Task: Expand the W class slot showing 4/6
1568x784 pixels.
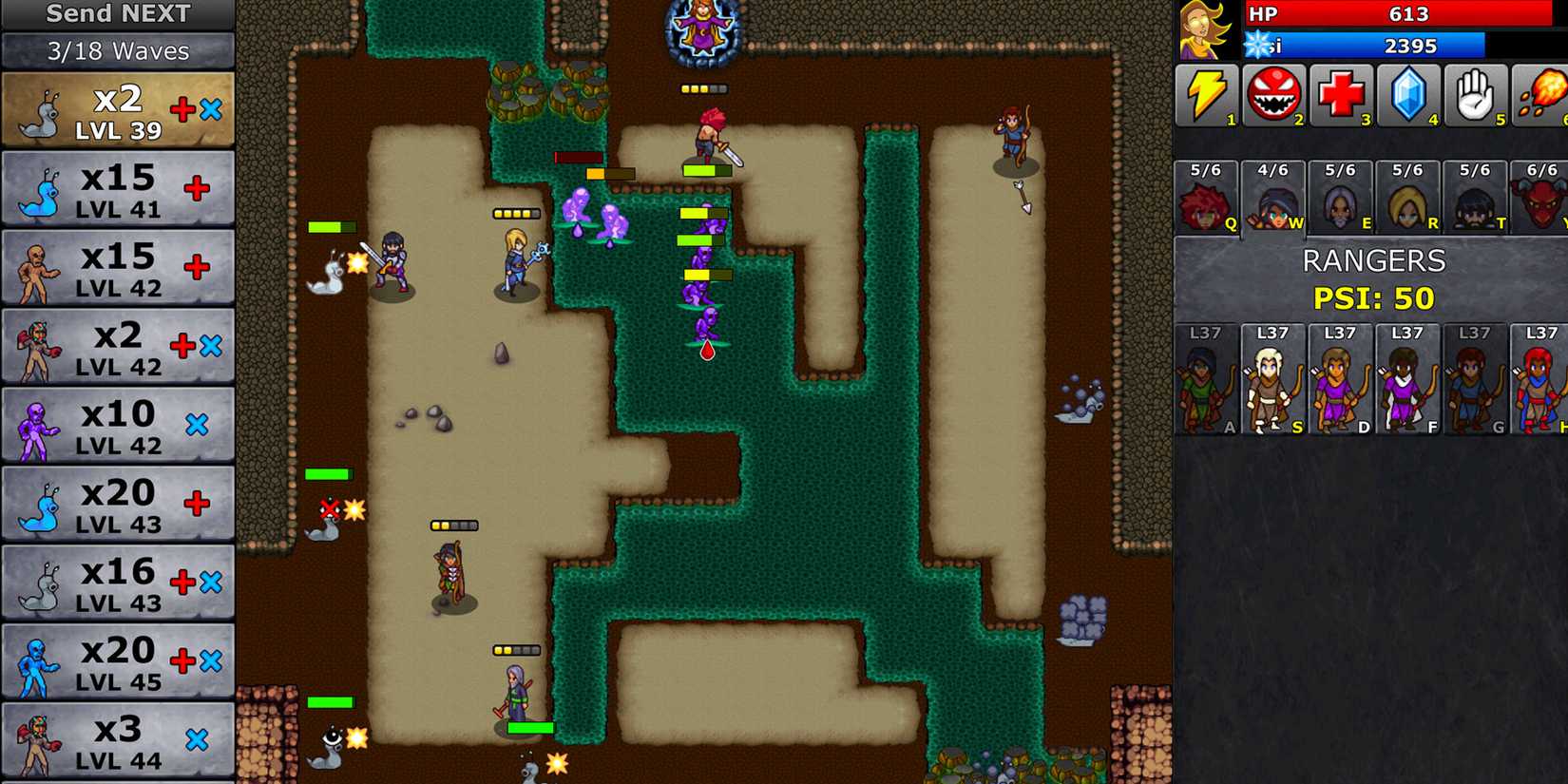Action: 1272,198
